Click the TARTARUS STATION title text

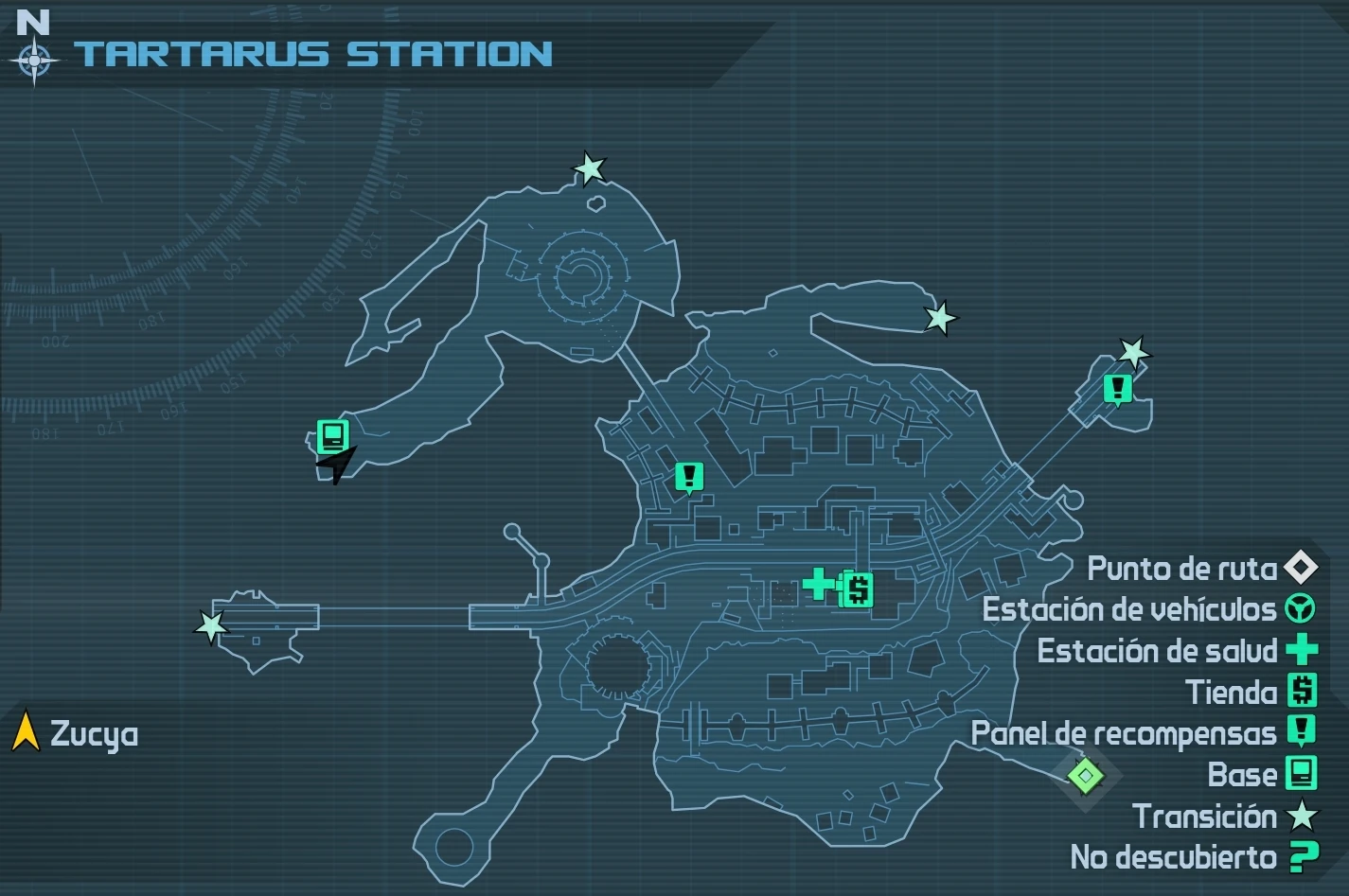(312, 55)
